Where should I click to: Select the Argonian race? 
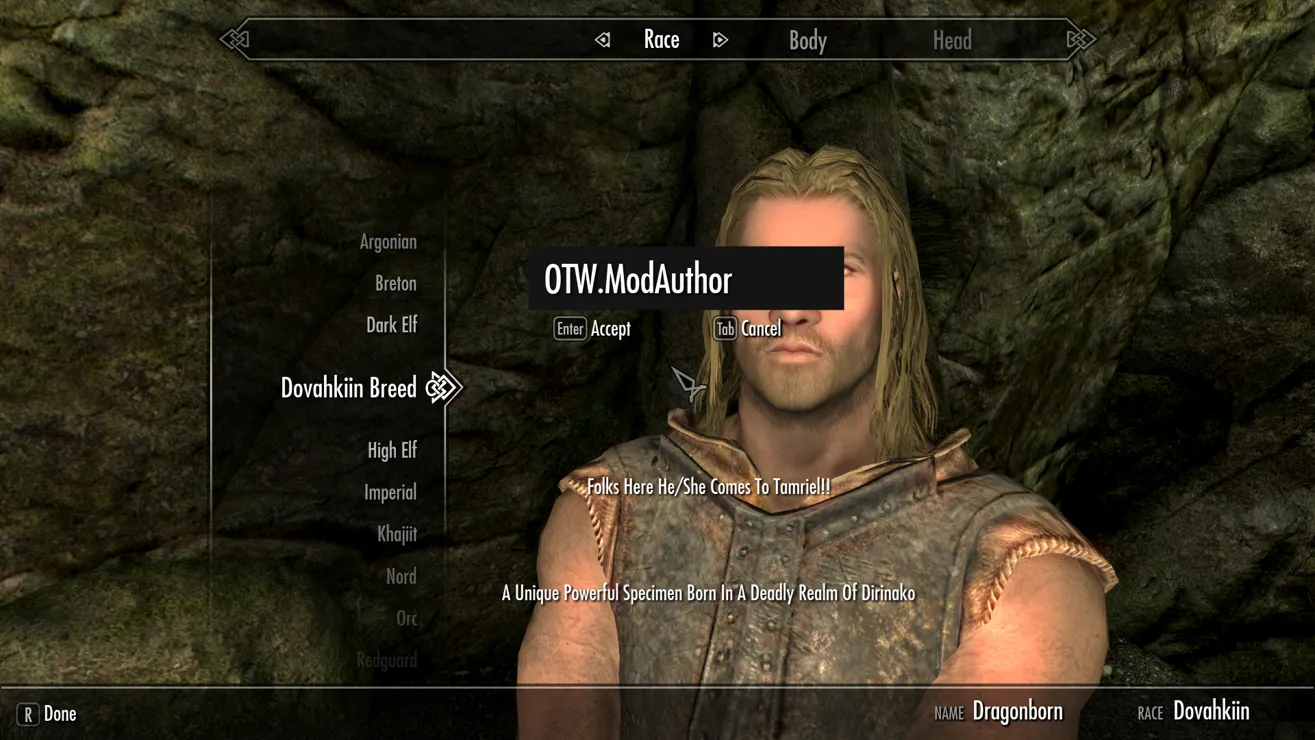click(x=388, y=241)
